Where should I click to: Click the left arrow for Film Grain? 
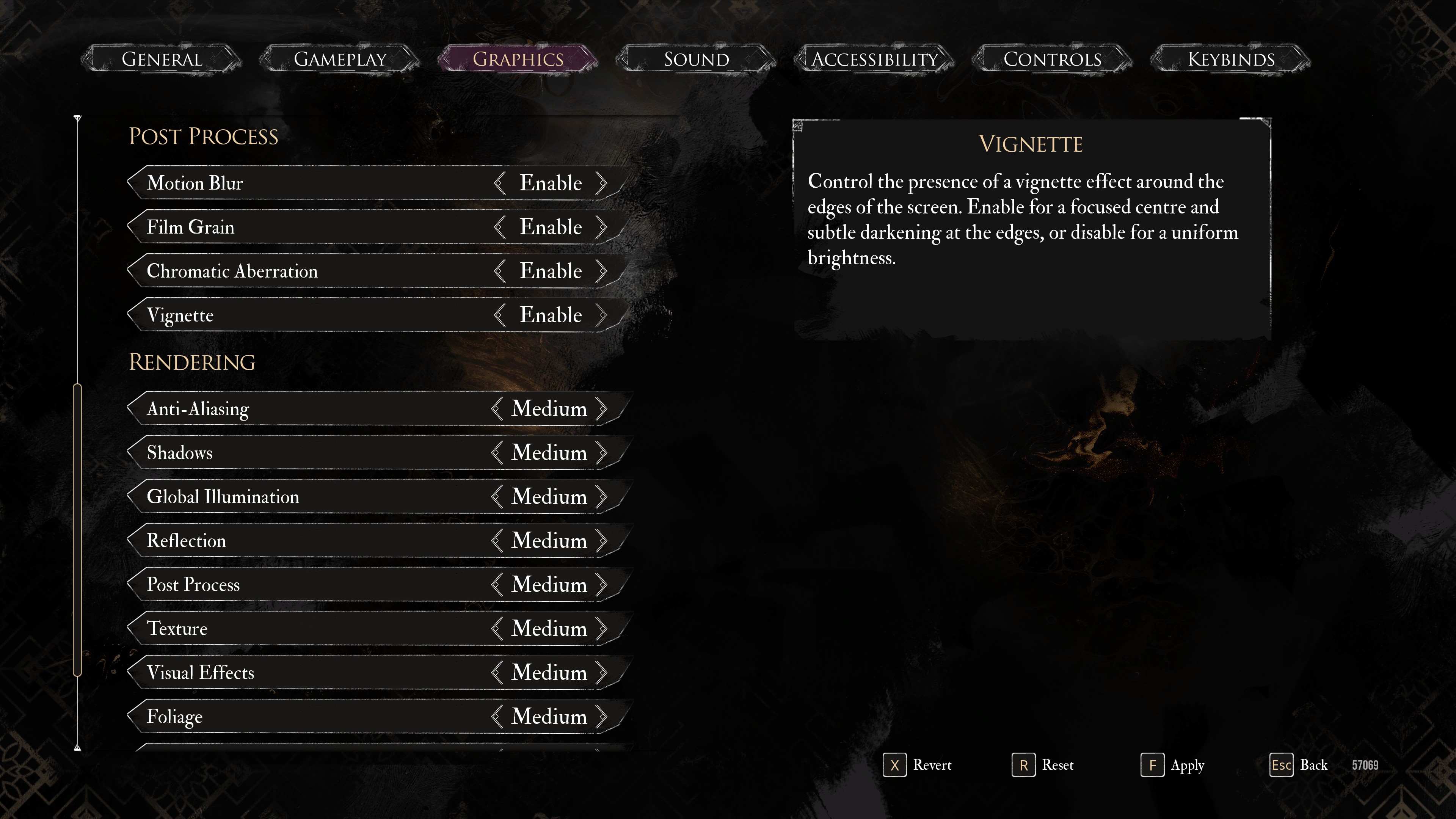click(499, 227)
